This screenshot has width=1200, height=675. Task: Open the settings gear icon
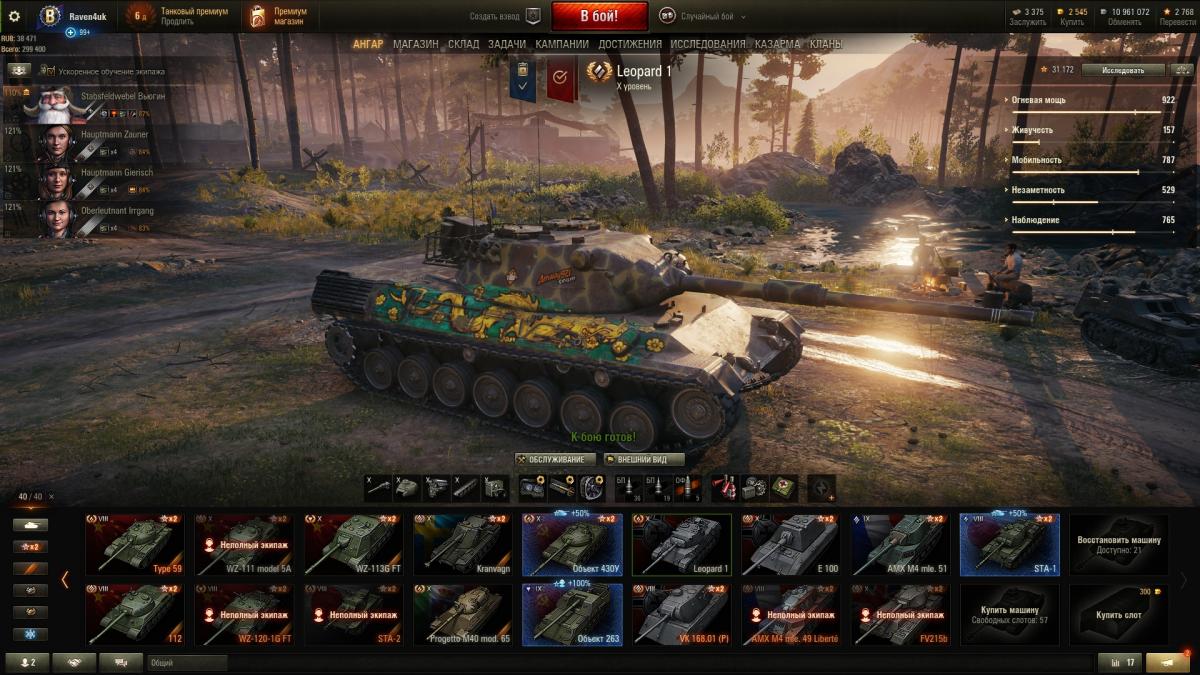[14, 16]
